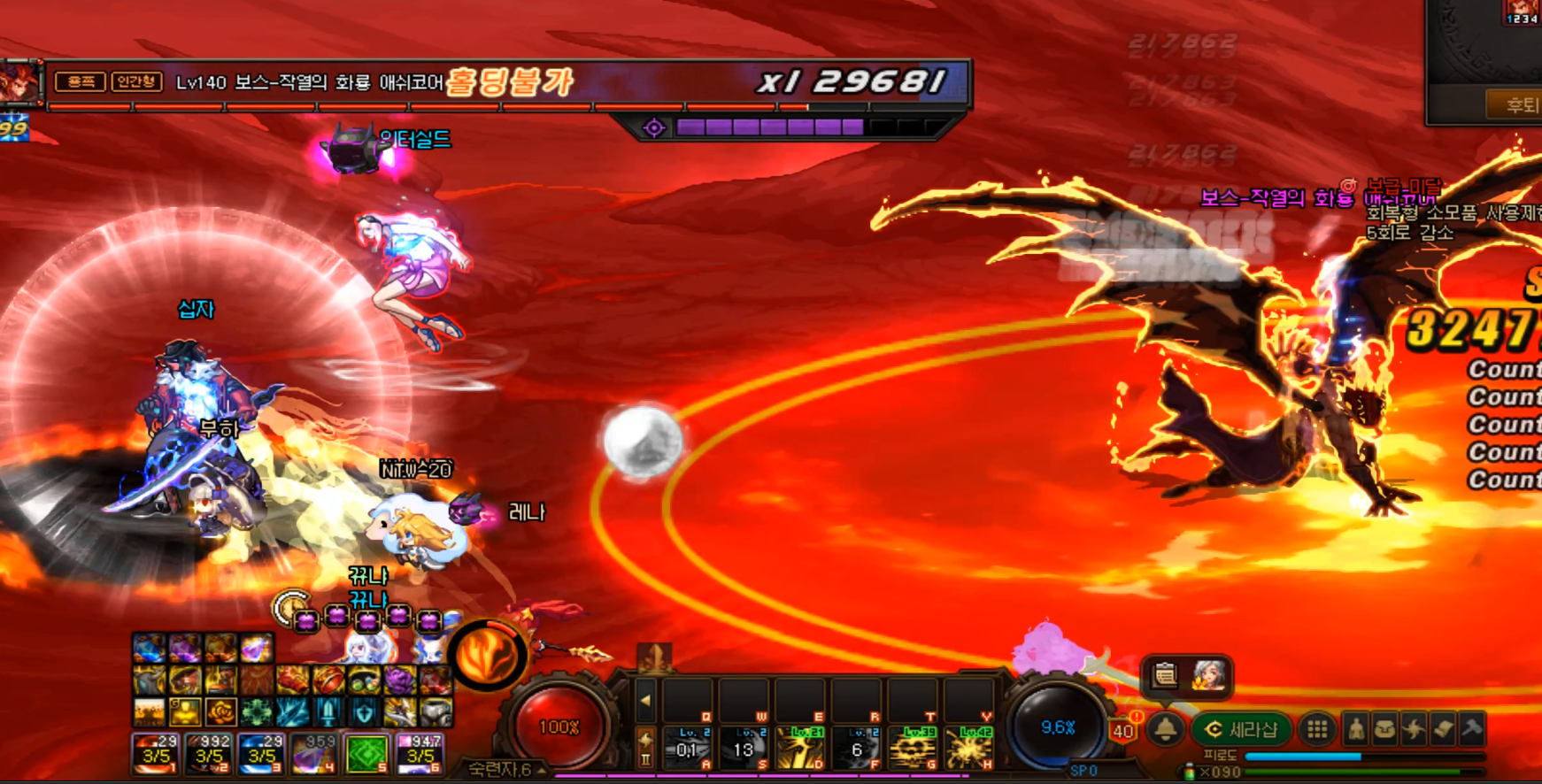This screenshot has height=784, width=1542.
Task: Open the grid menu button
Action: [1317, 730]
